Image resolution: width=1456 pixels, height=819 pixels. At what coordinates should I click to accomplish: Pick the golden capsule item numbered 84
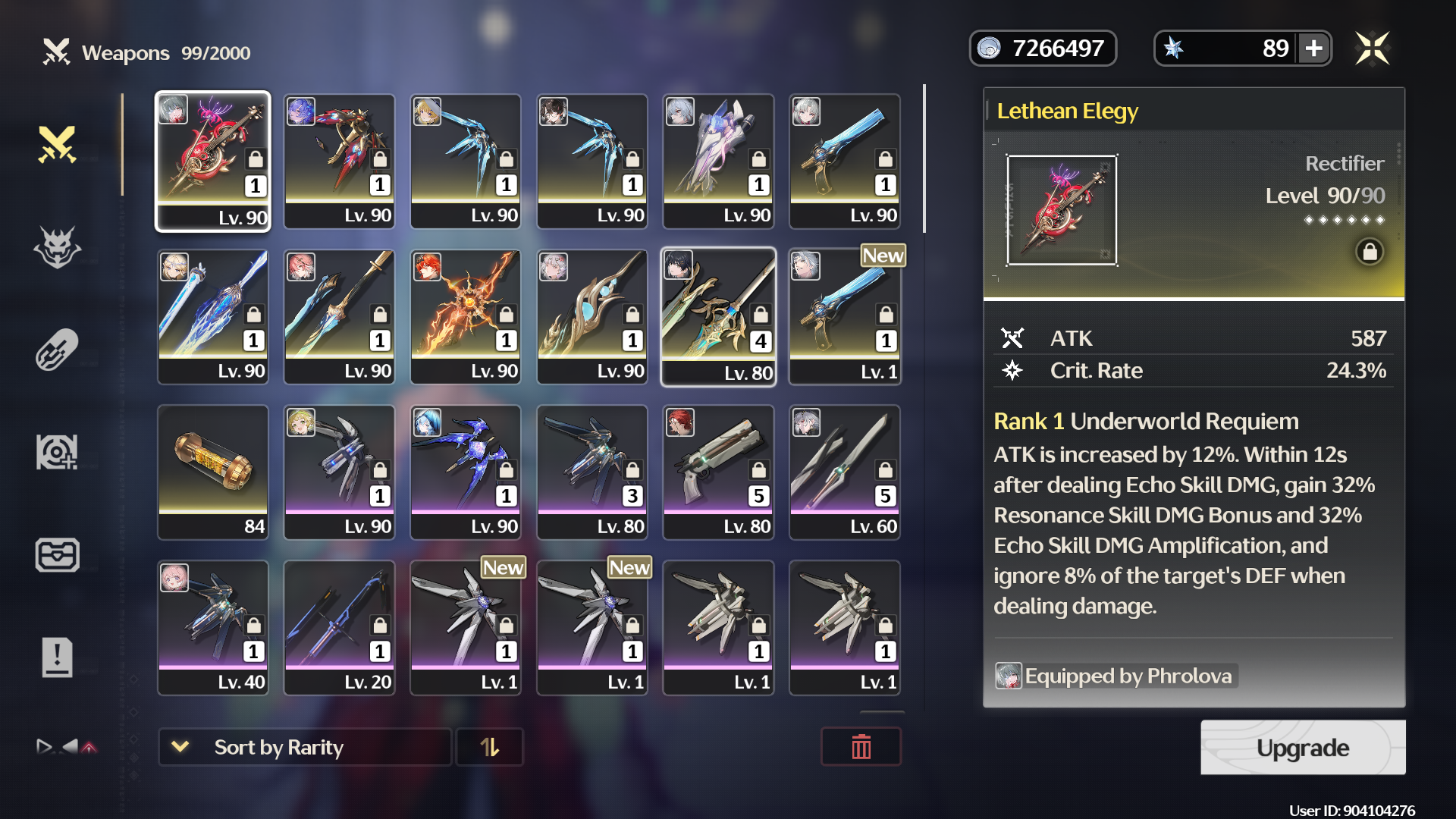click(213, 472)
